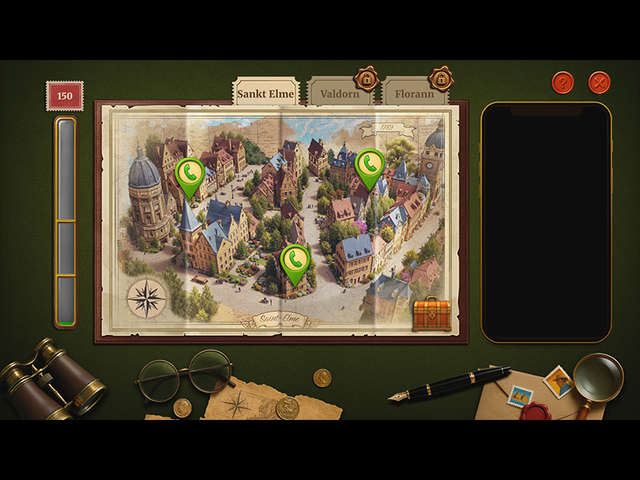Switch to the locked Valdorn tab

point(339,94)
